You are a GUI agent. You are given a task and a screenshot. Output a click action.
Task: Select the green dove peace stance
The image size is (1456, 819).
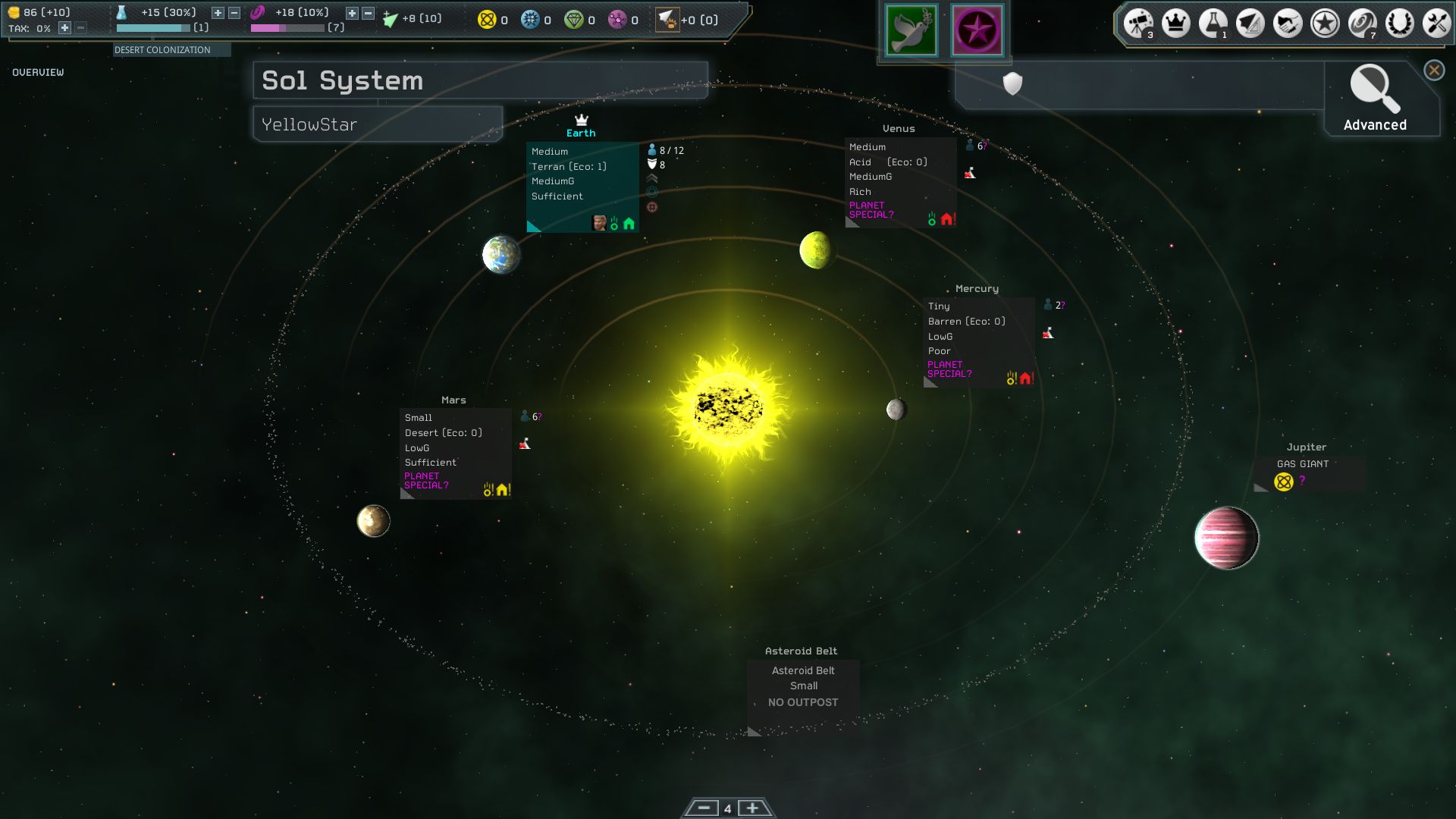(912, 30)
